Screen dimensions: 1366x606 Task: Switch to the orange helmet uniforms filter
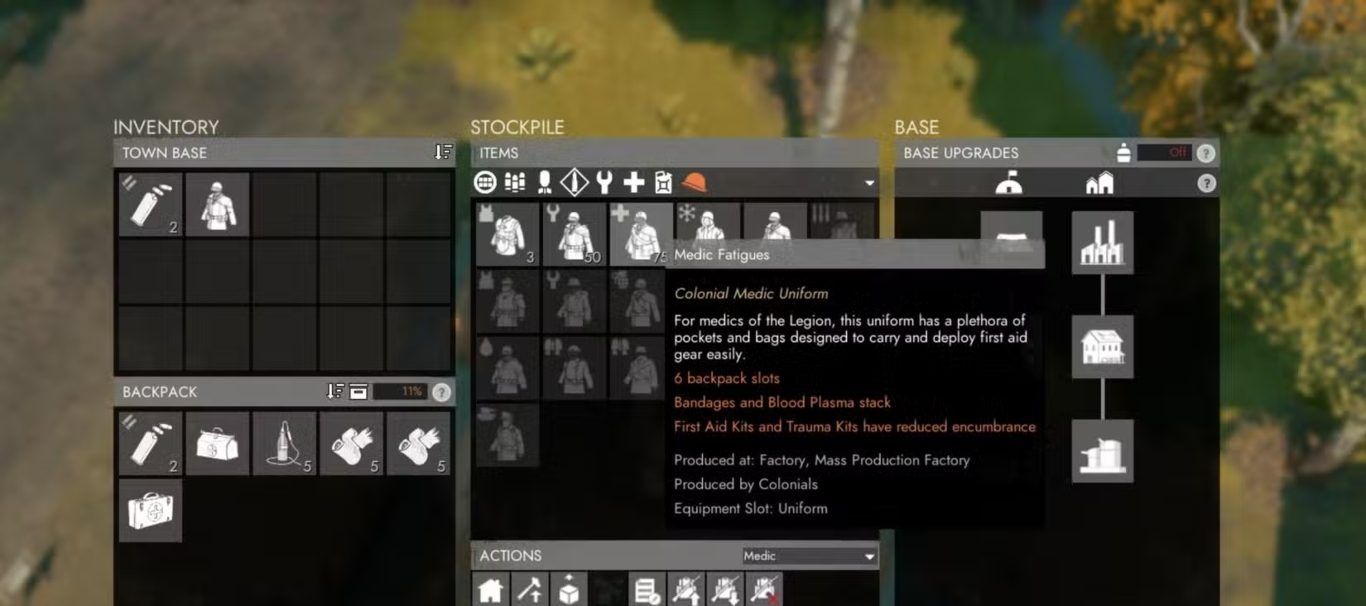[x=694, y=182]
